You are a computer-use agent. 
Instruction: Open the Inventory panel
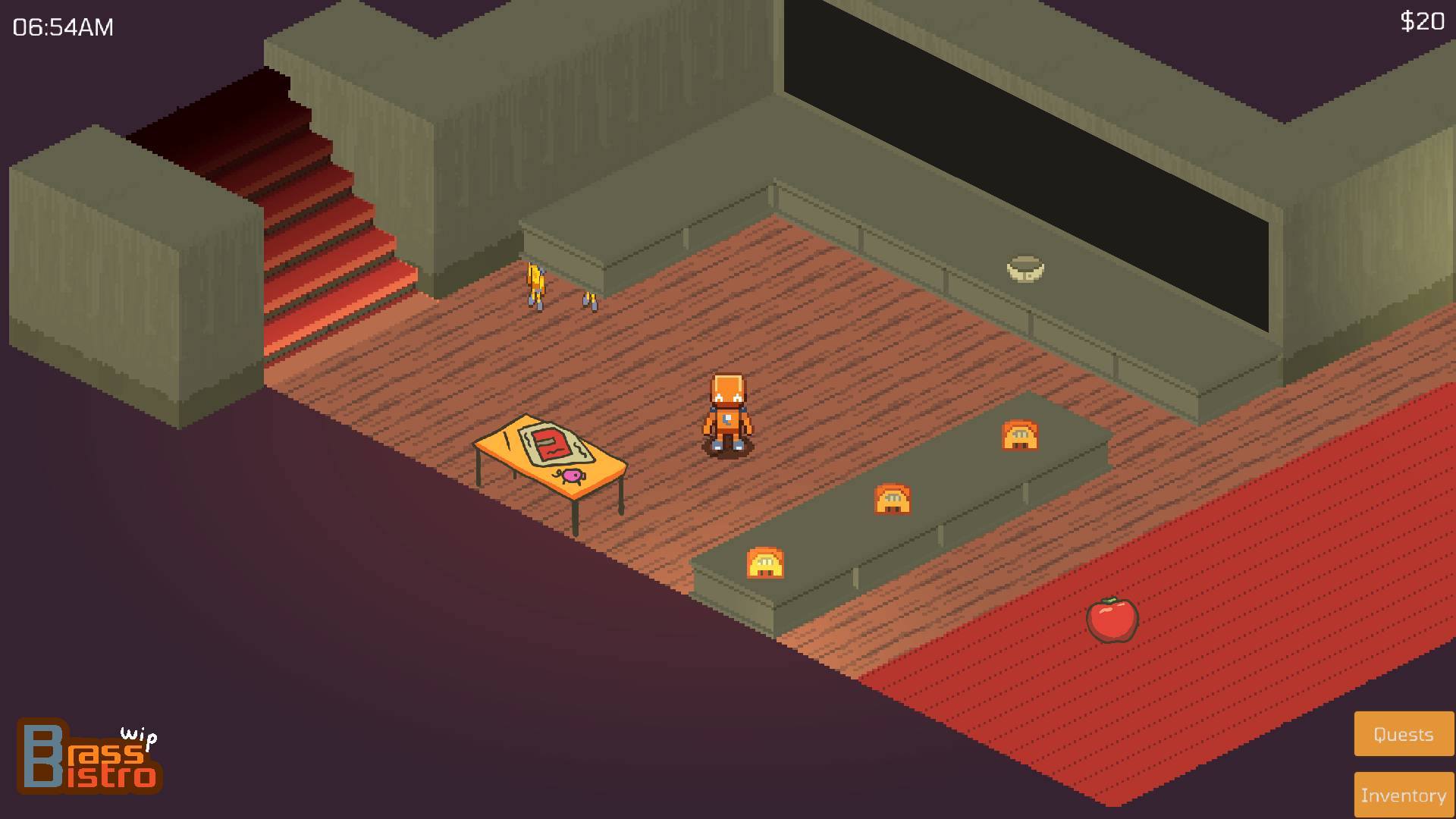tap(1403, 795)
